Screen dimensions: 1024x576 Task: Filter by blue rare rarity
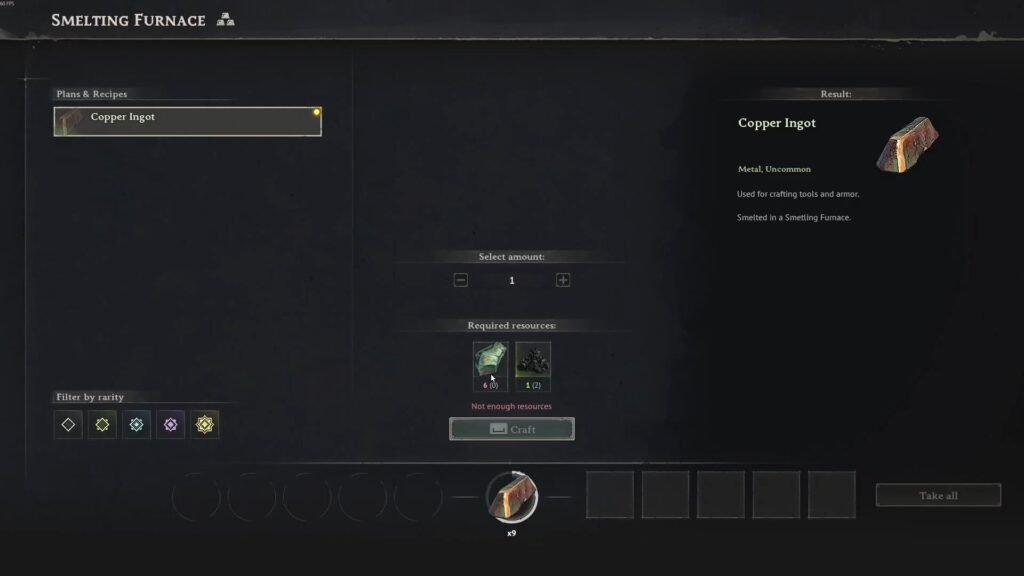tap(136, 424)
